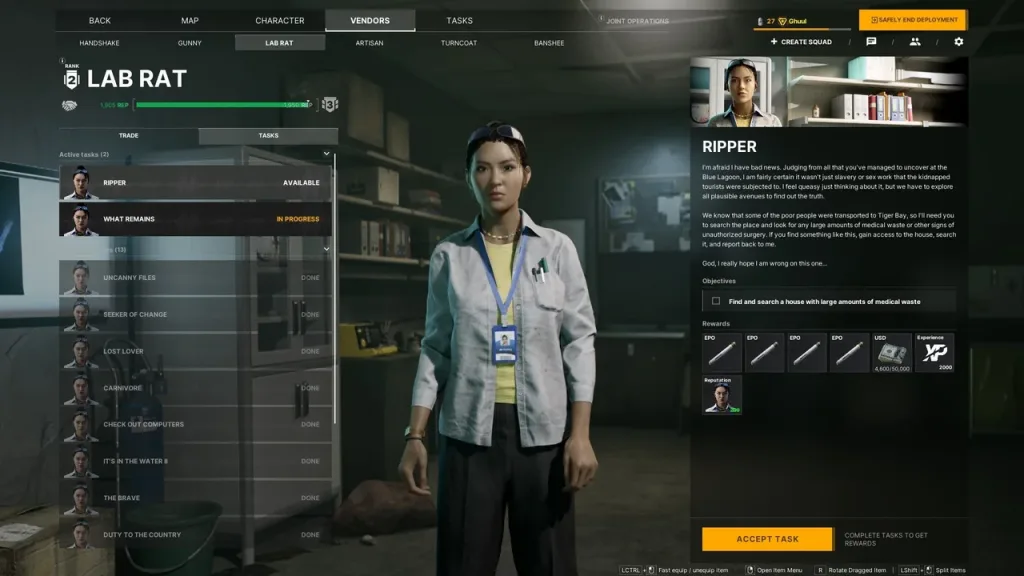This screenshot has height=576, width=1024.
Task: Accept the Ripper task
Action: click(767, 539)
